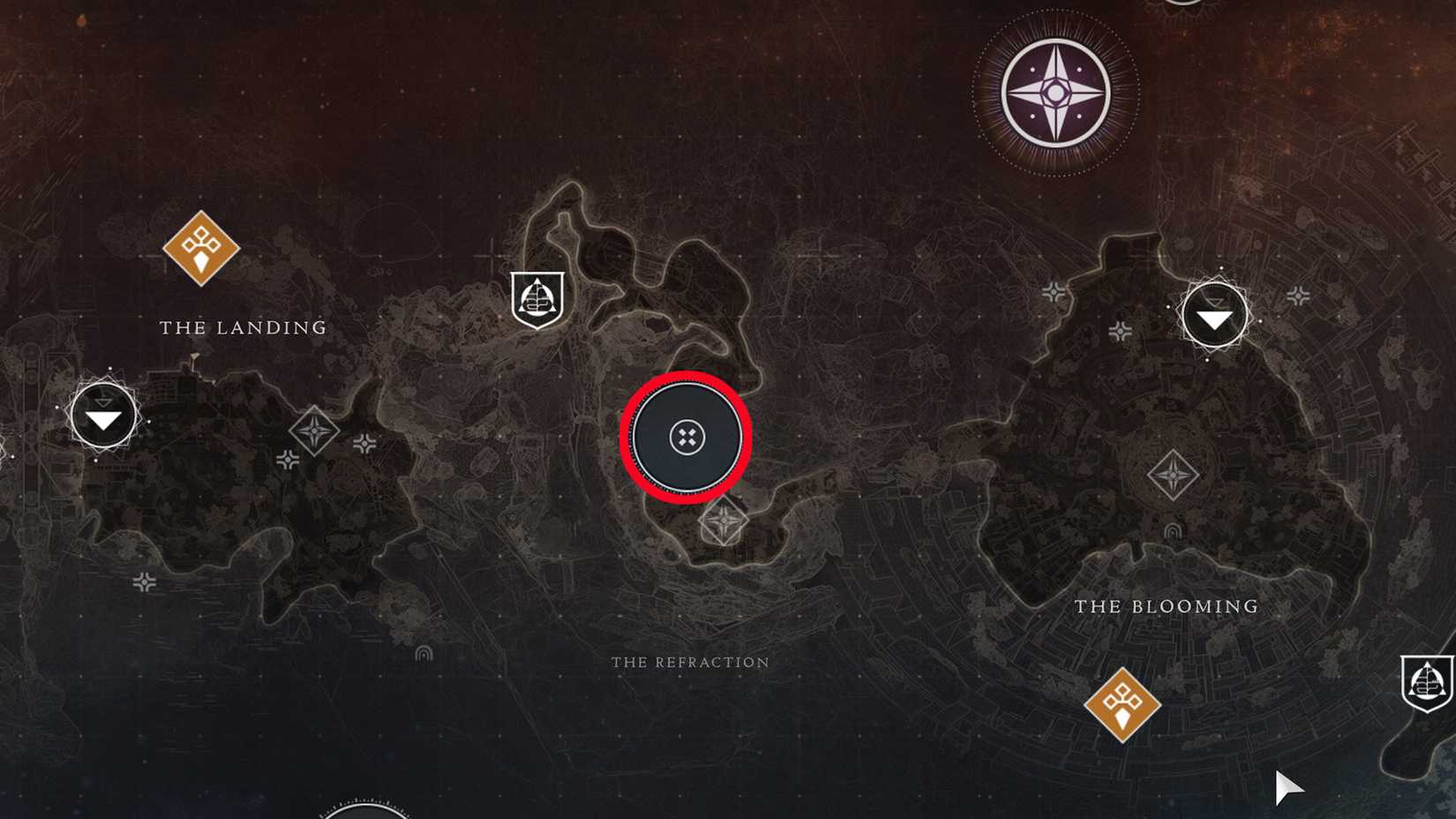Screen dimensions: 1456x819
Task: Select the orange quest marker above The Landing
Action: [201, 247]
